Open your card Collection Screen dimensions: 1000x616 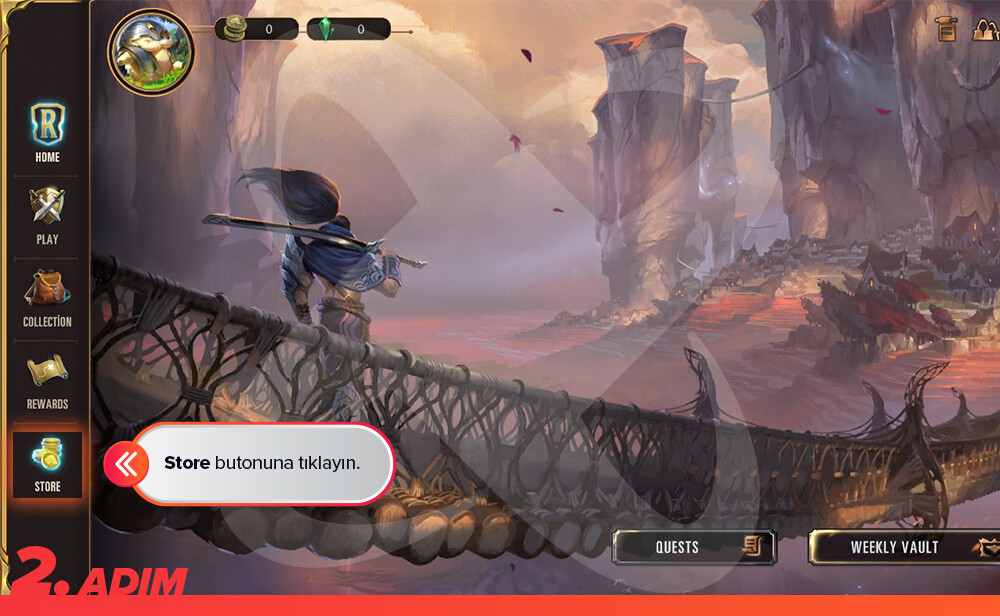(x=47, y=298)
